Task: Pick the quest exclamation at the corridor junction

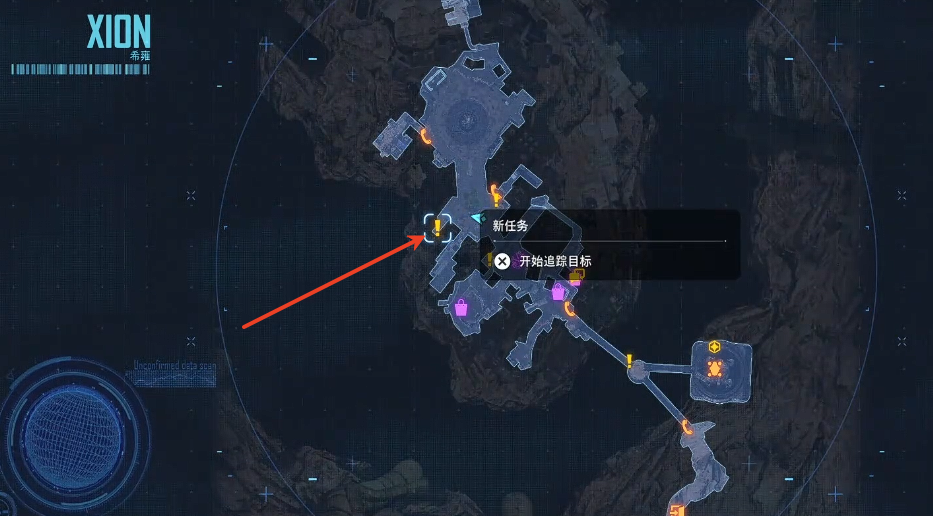Action: click(629, 361)
